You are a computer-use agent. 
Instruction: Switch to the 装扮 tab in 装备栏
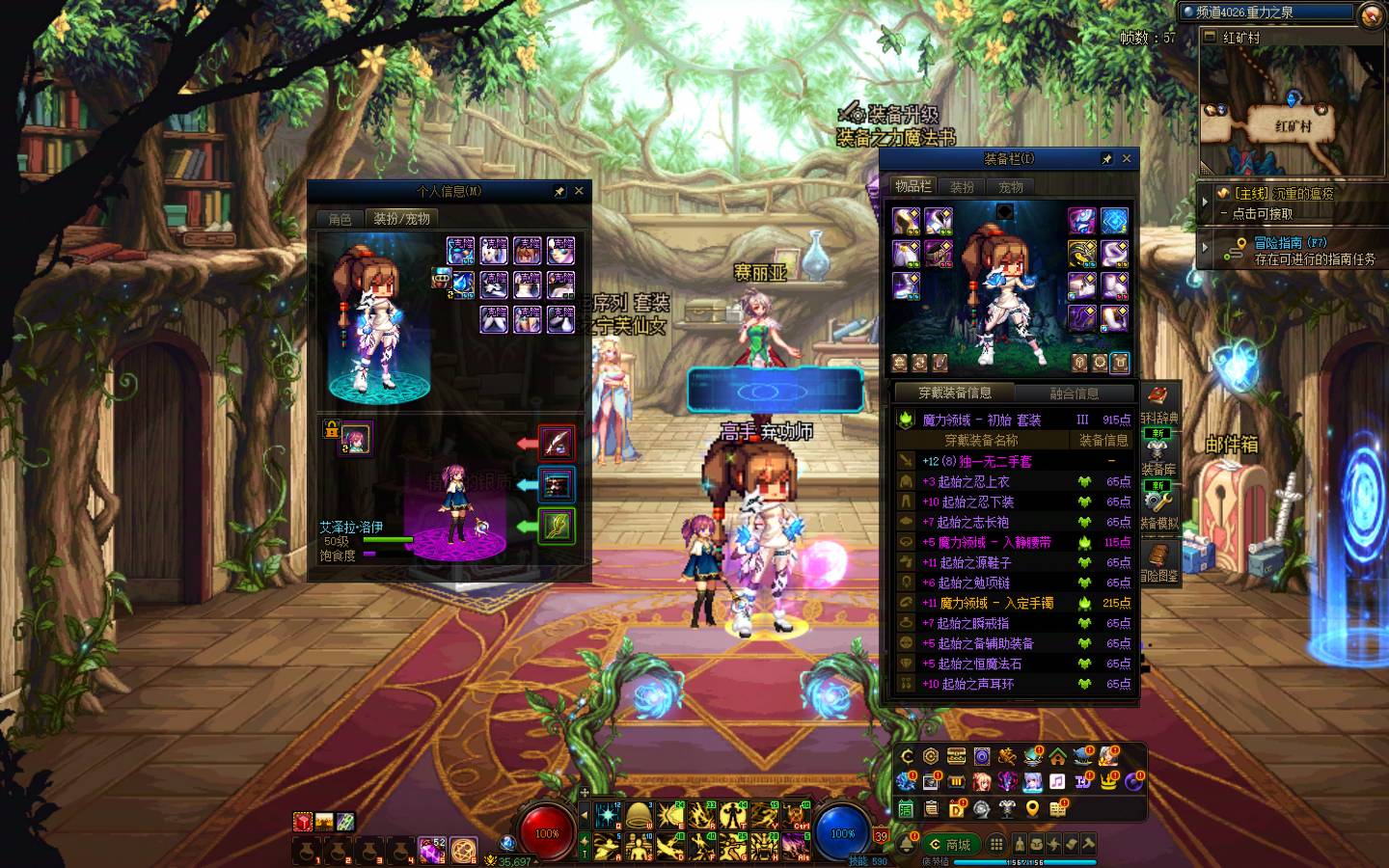coord(962,187)
